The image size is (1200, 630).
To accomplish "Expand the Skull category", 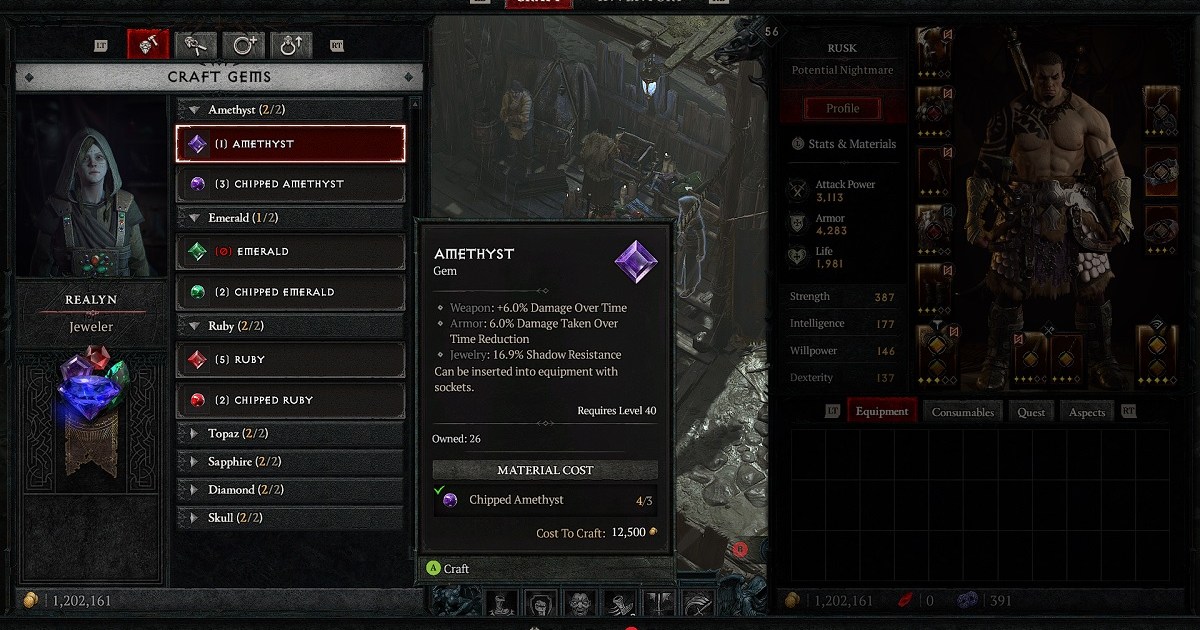I will (x=290, y=518).
